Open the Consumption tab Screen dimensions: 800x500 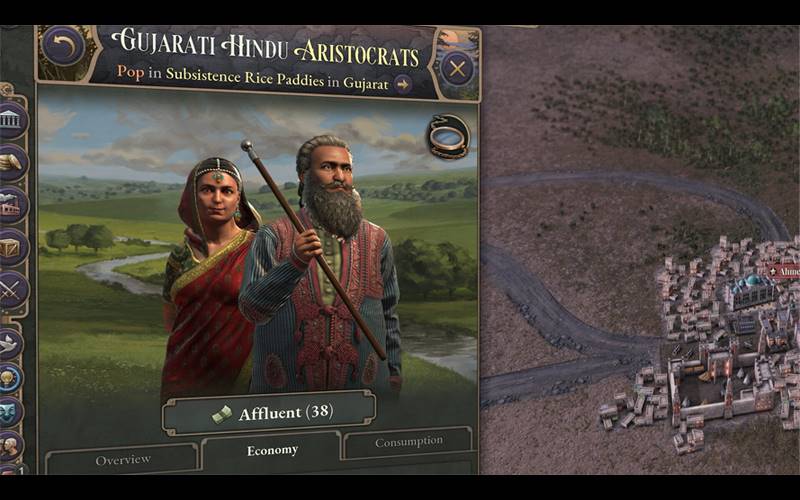[x=408, y=441]
